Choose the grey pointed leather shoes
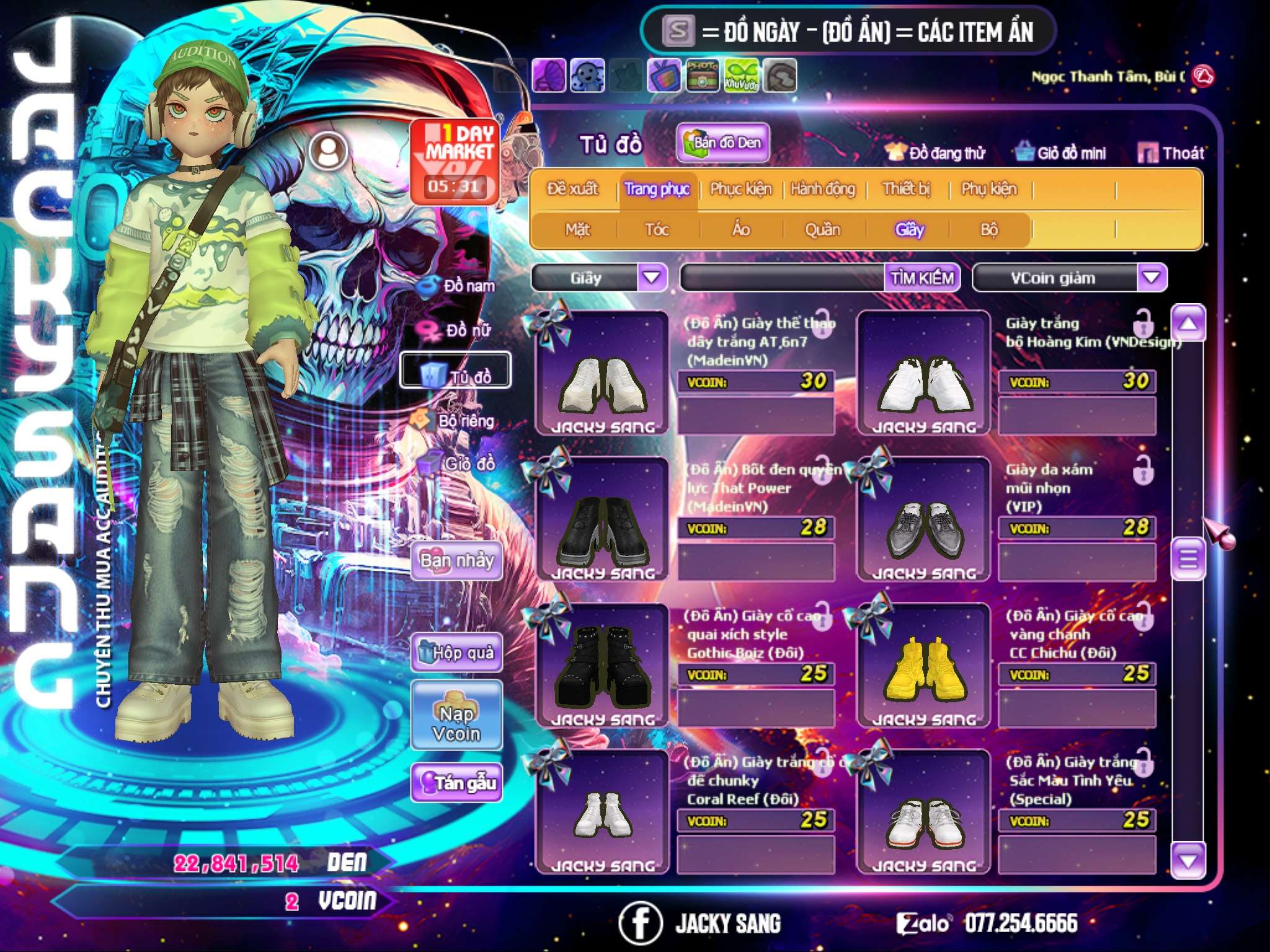Image resolution: width=1270 pixels, height=952 pixels. 924,521
